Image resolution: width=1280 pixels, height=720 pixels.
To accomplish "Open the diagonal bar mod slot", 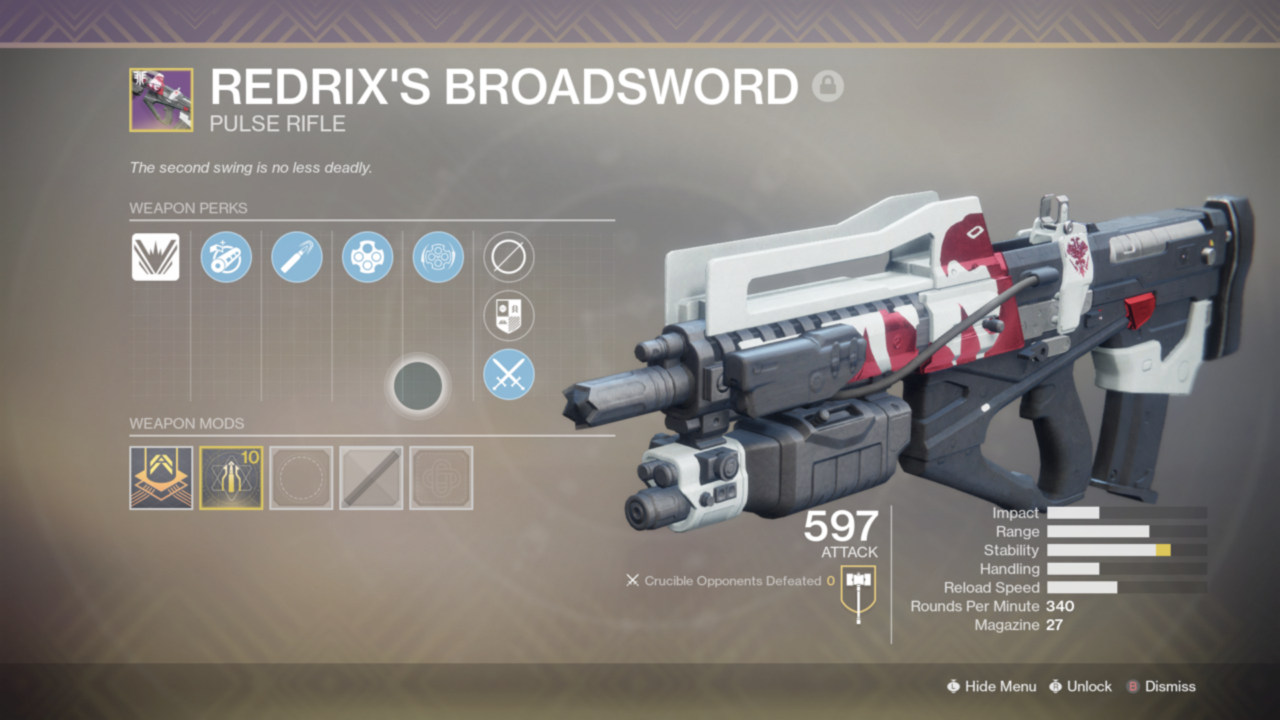I will pos(371,478).
